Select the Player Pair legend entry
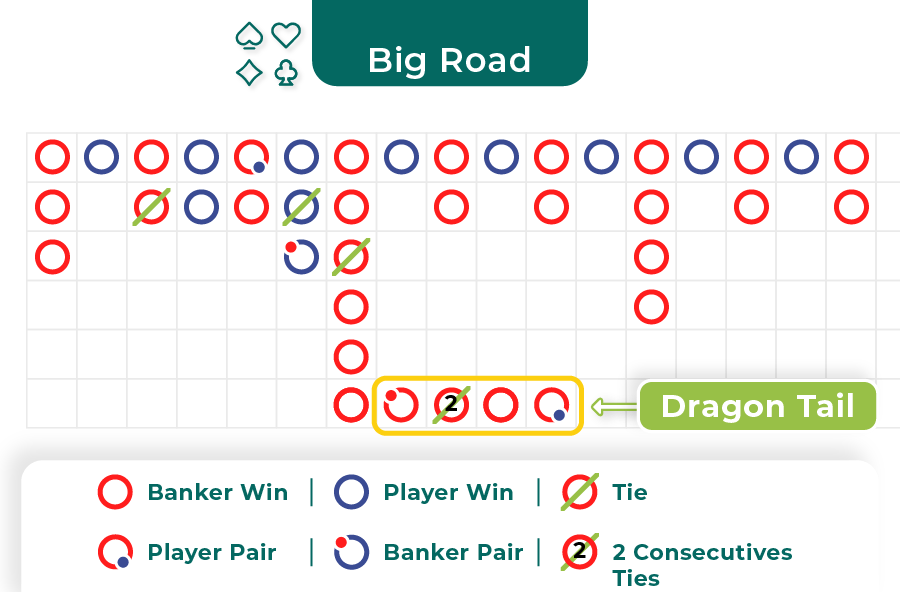Screen dimensions: 900x592 (188, 552)
